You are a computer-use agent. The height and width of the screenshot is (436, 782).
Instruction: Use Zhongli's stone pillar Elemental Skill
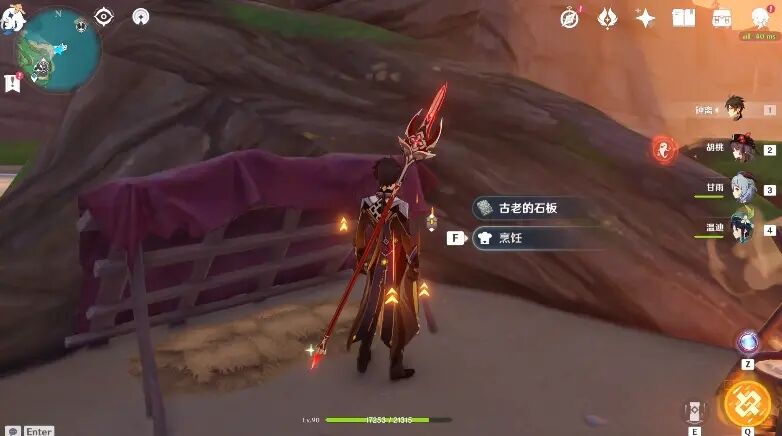694,413
